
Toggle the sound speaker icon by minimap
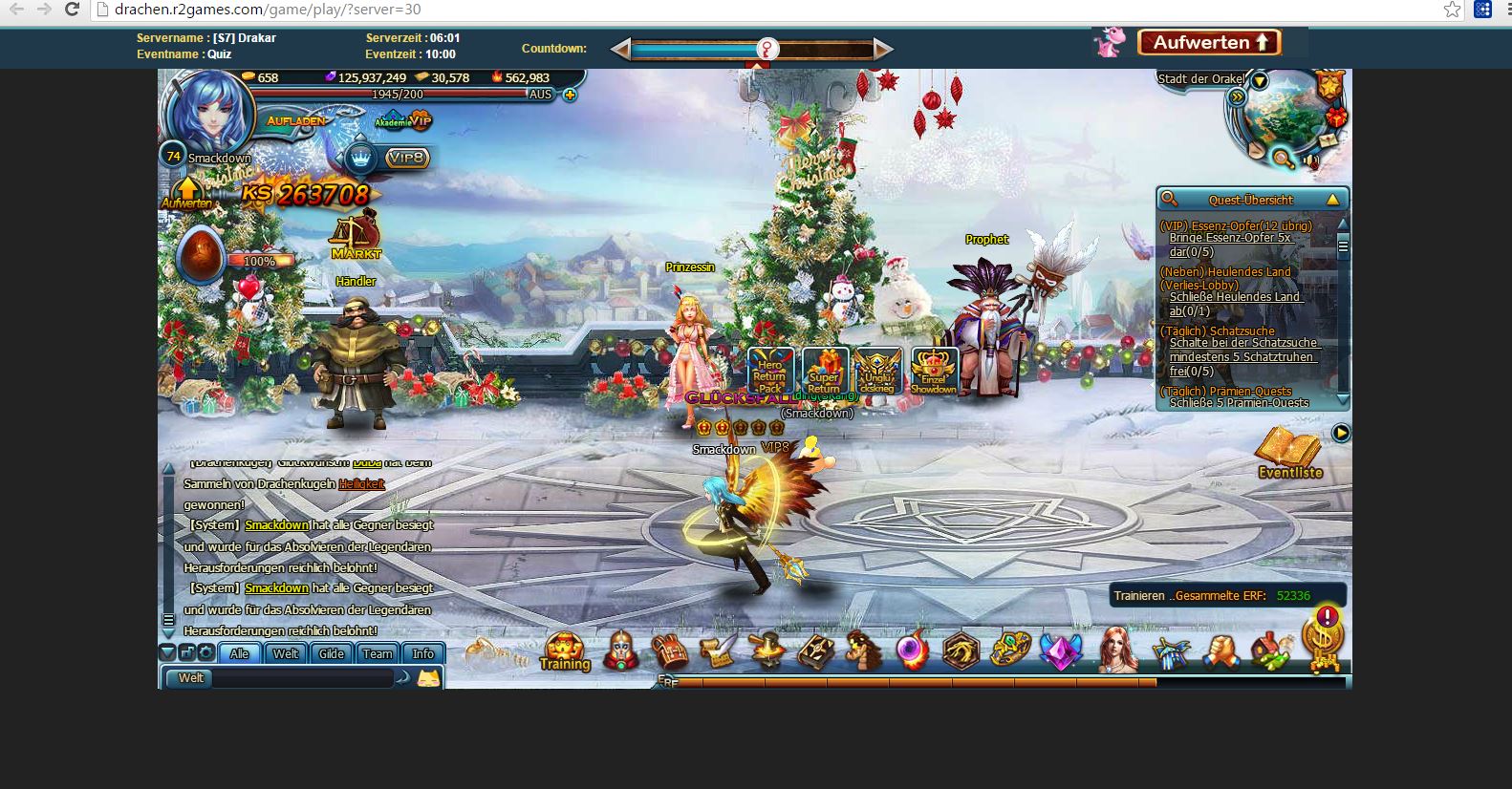click(1312, 162)
